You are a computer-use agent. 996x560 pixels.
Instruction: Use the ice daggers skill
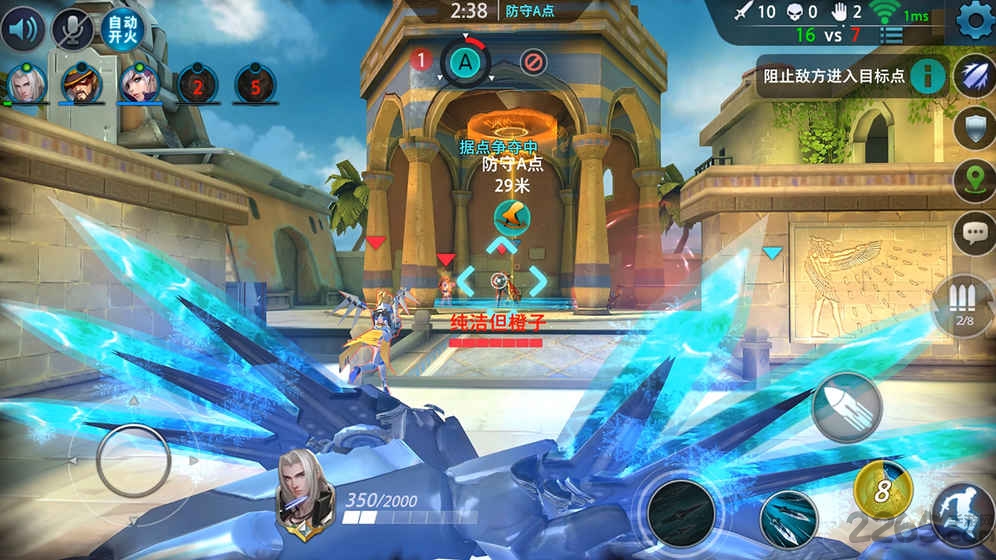pos(788,518)
